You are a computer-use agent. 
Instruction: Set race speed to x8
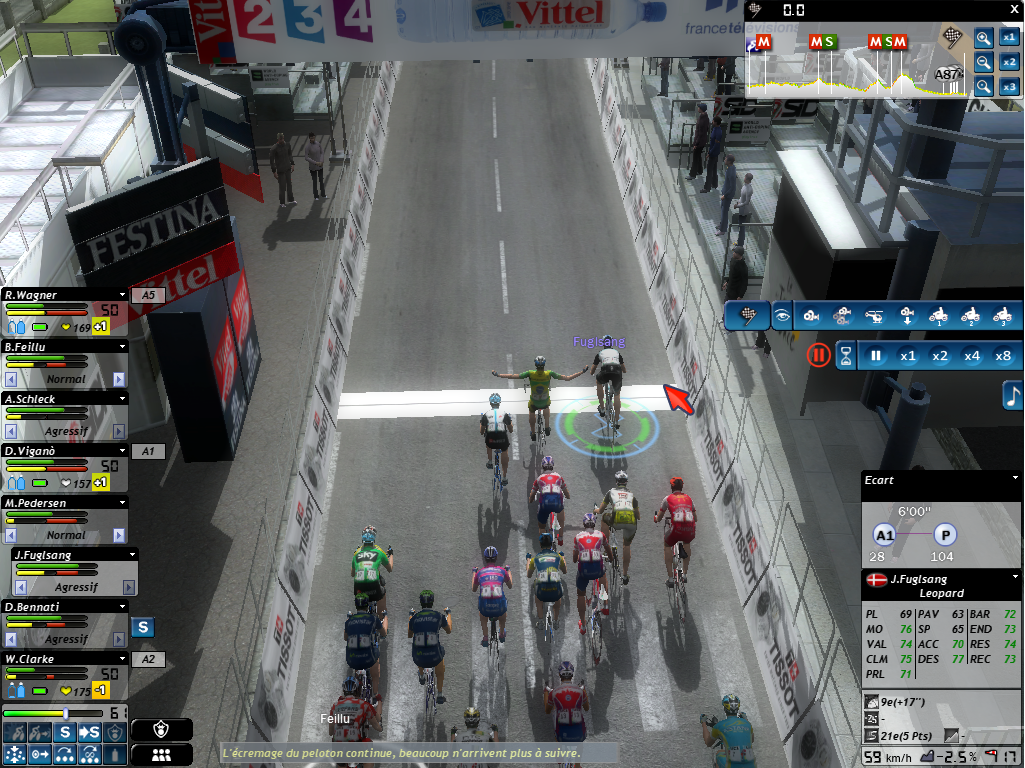click(x=1003, y=355)
